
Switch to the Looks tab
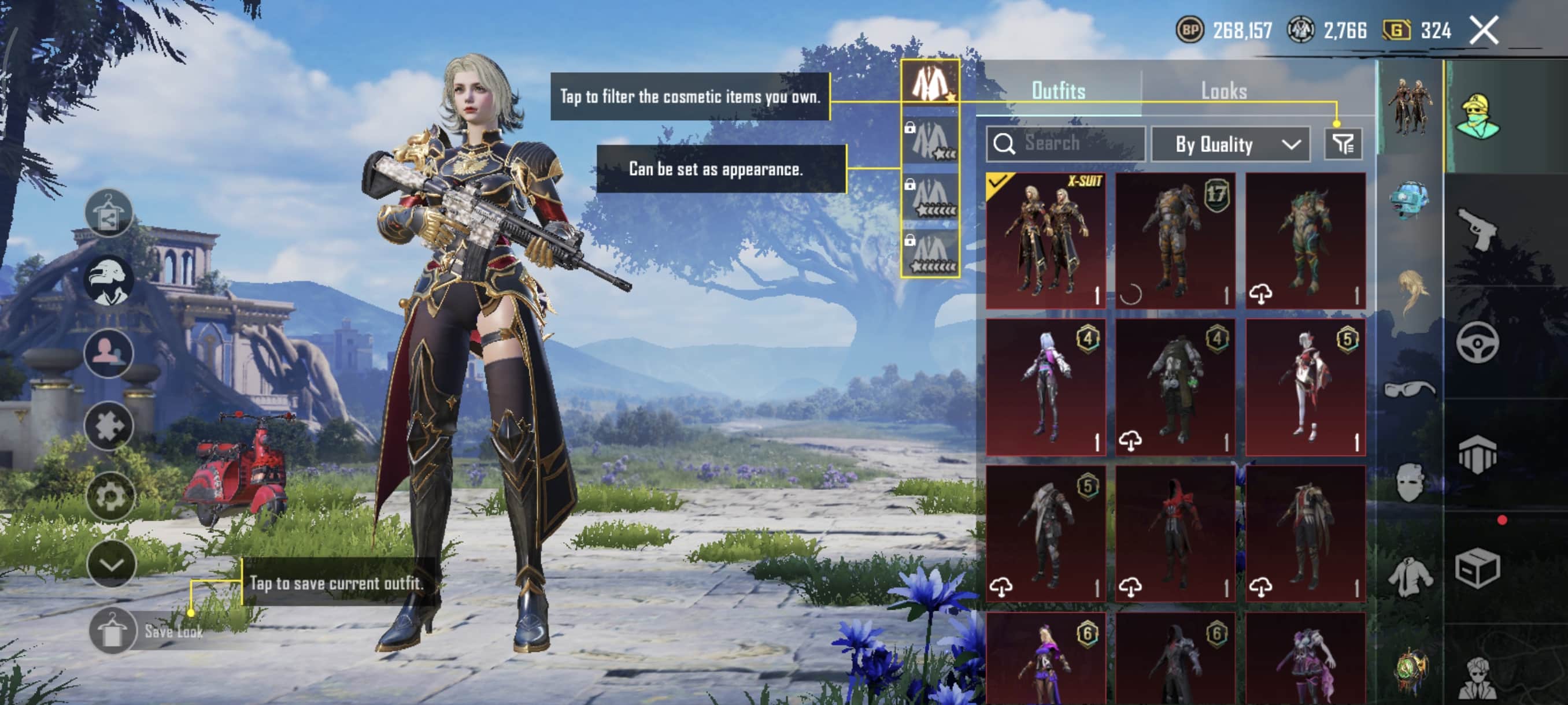click(1223, 91)
